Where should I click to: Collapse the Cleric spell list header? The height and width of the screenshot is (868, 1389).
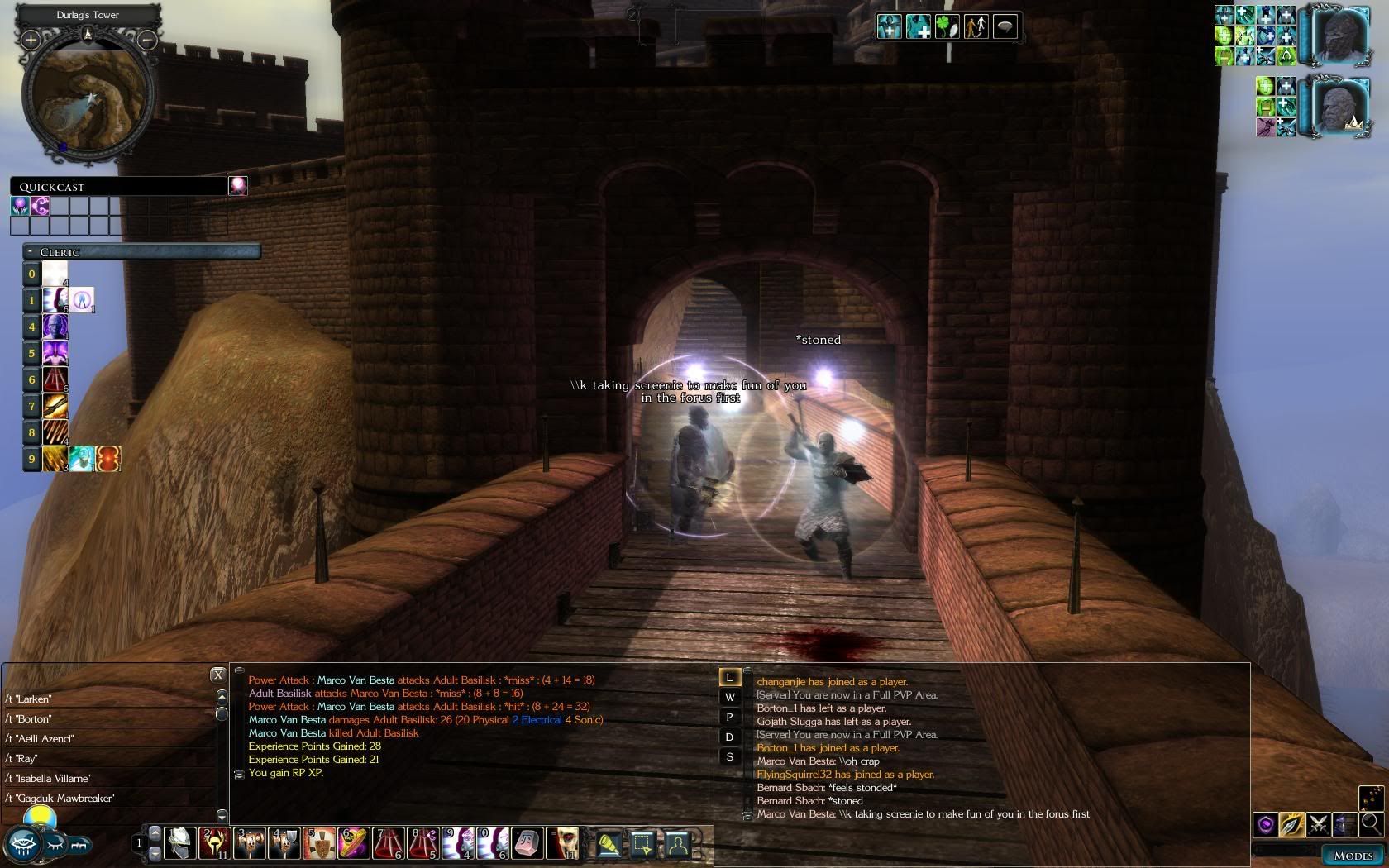[x=31, y=251]
